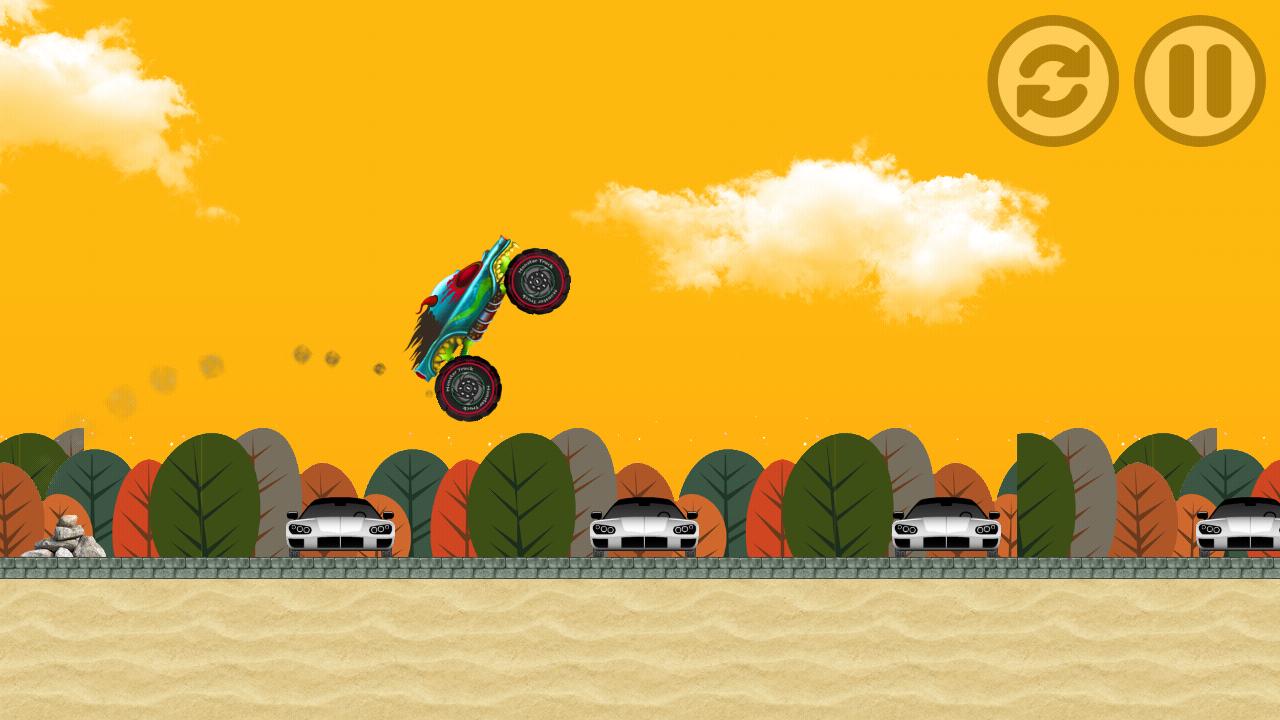Select the third white sports car
This screenshot has width=1280, height=720.
[x=945, y=527]
